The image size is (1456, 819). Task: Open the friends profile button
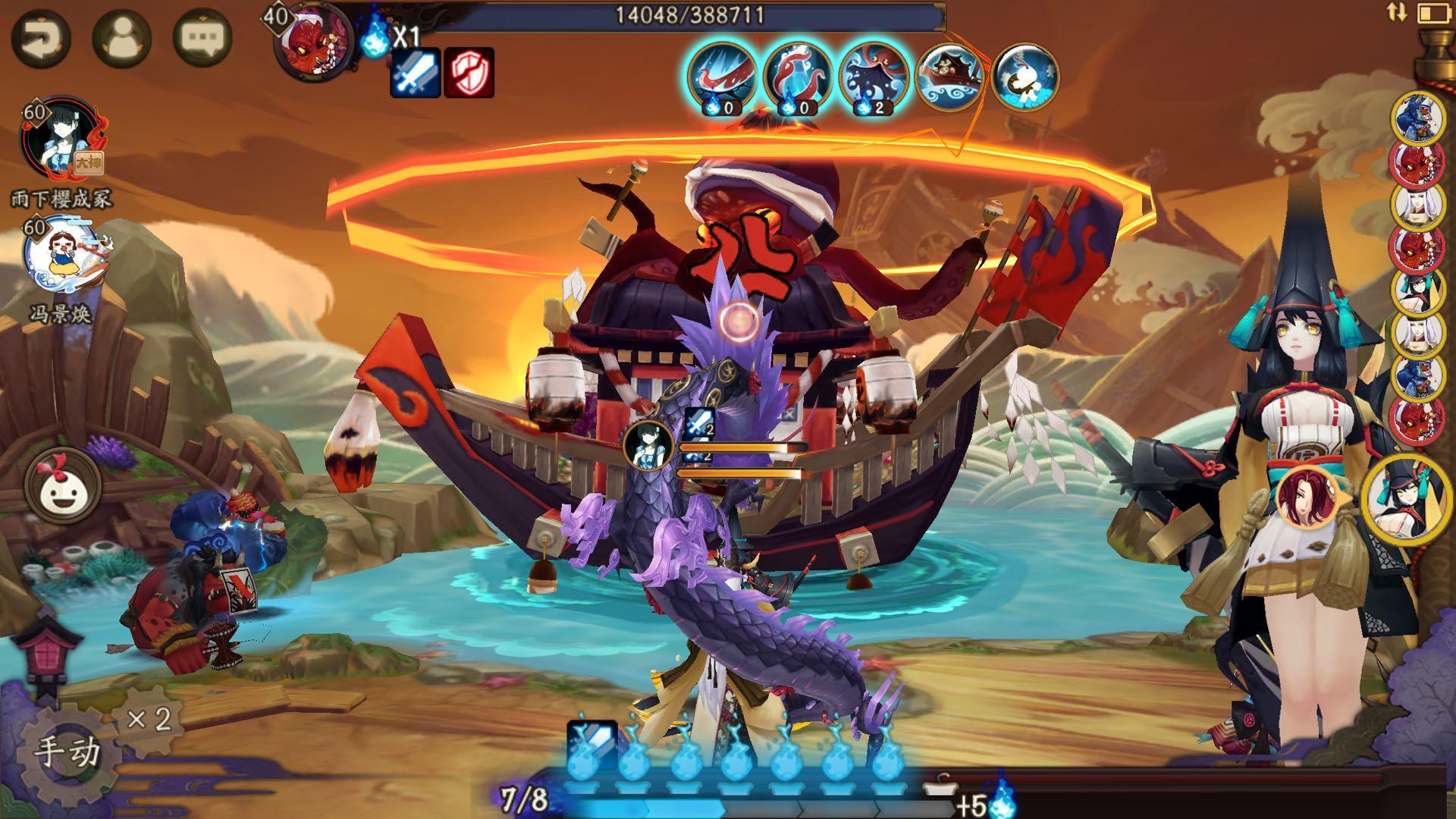tap(121, 38)
